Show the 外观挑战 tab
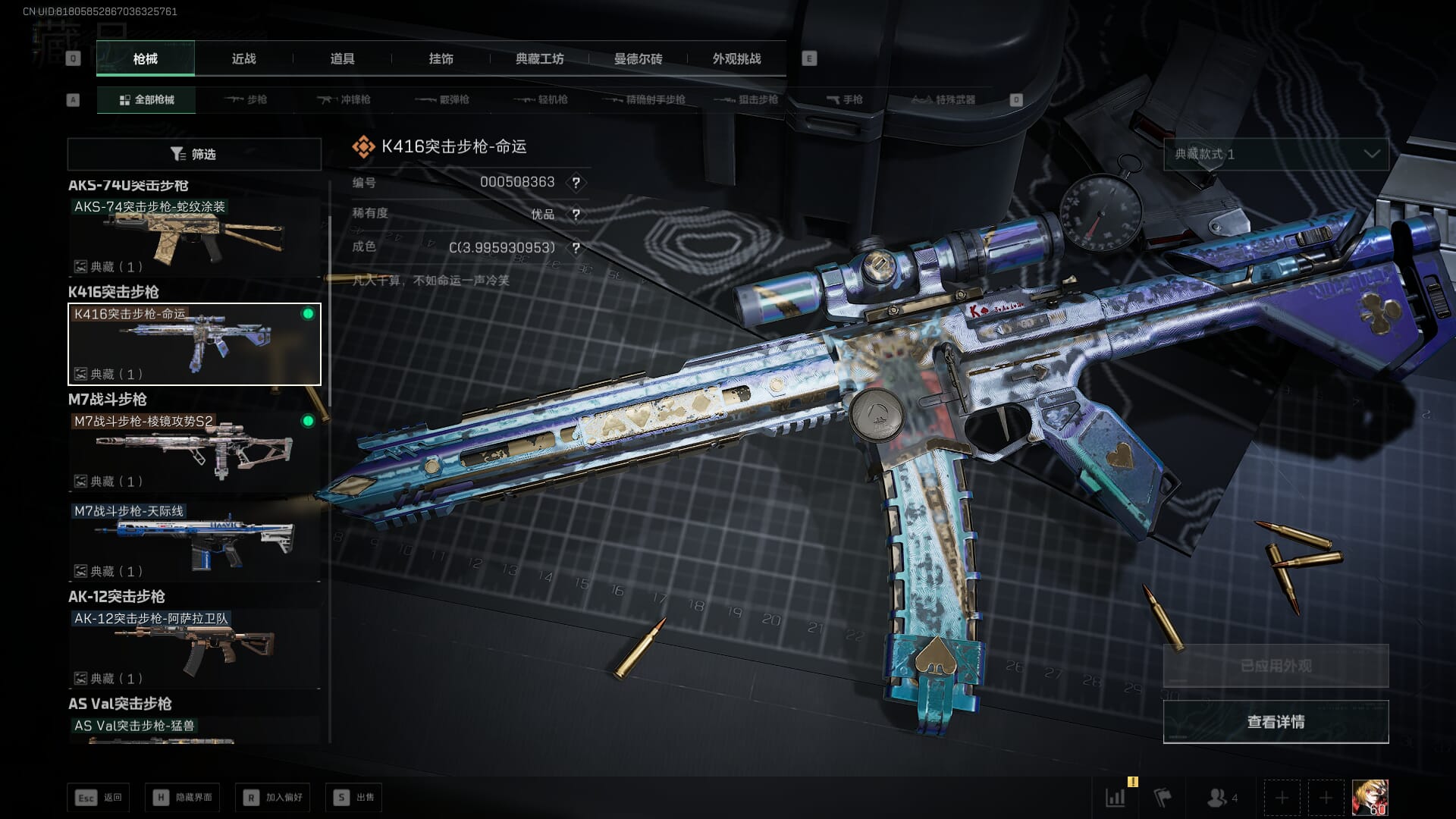 736,59
